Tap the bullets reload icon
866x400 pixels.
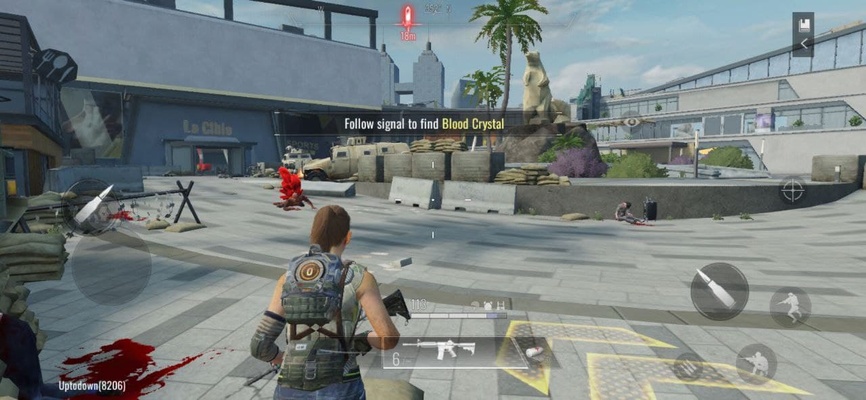click(x=686, y=366)
